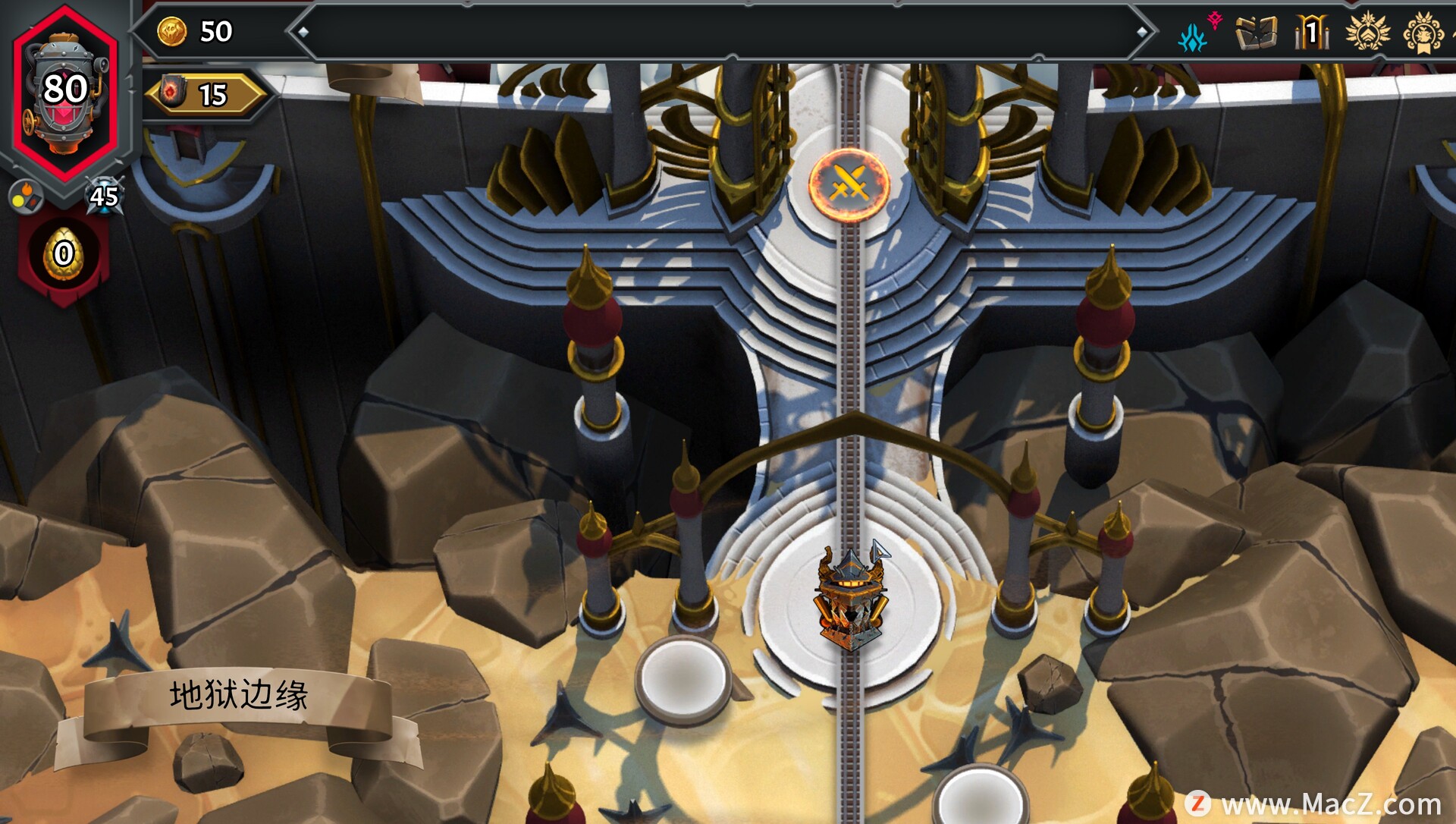Click the golden gate ring counter icon

point(1312,33)
